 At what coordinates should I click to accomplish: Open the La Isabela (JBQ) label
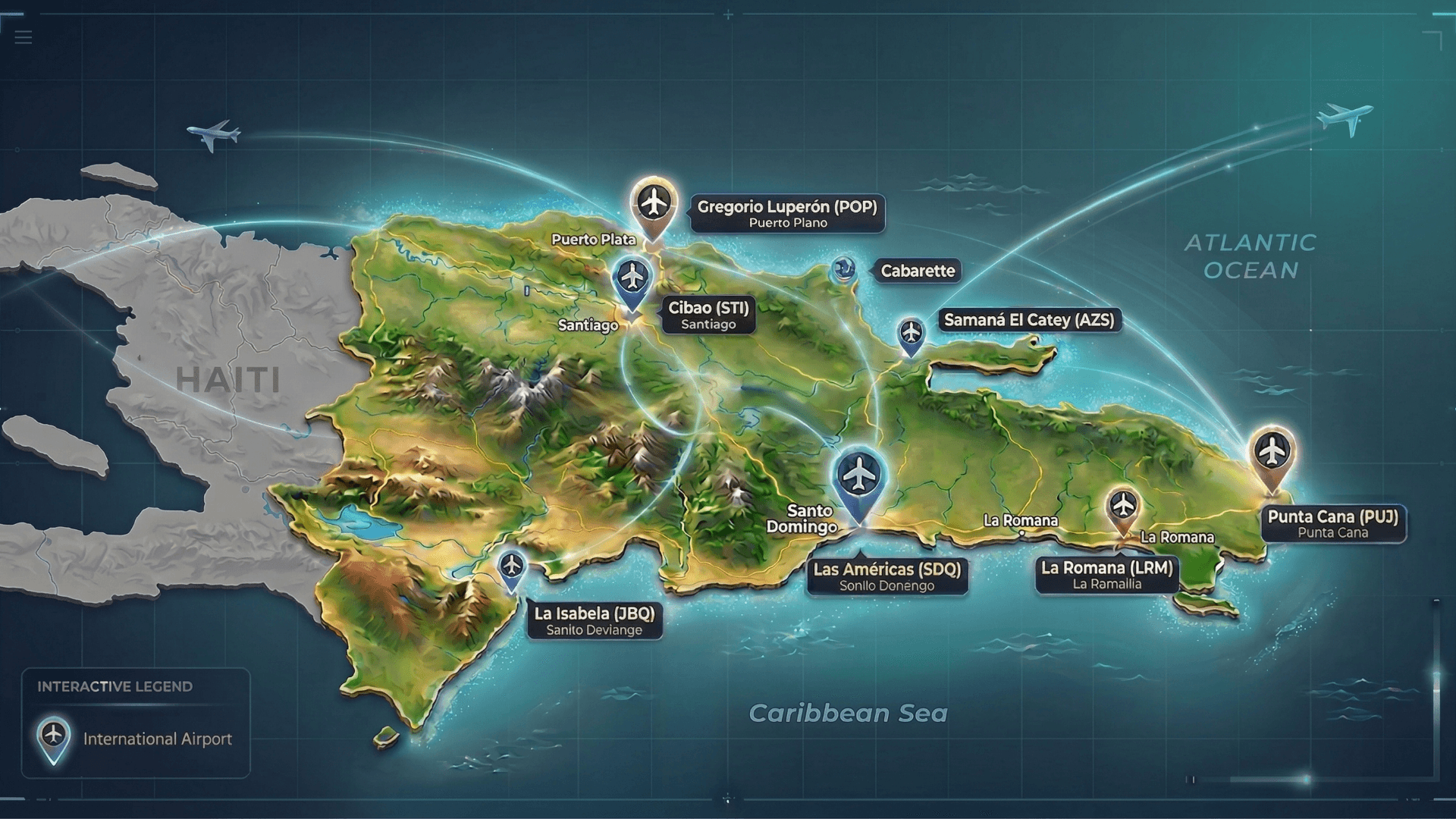[595, 621]
